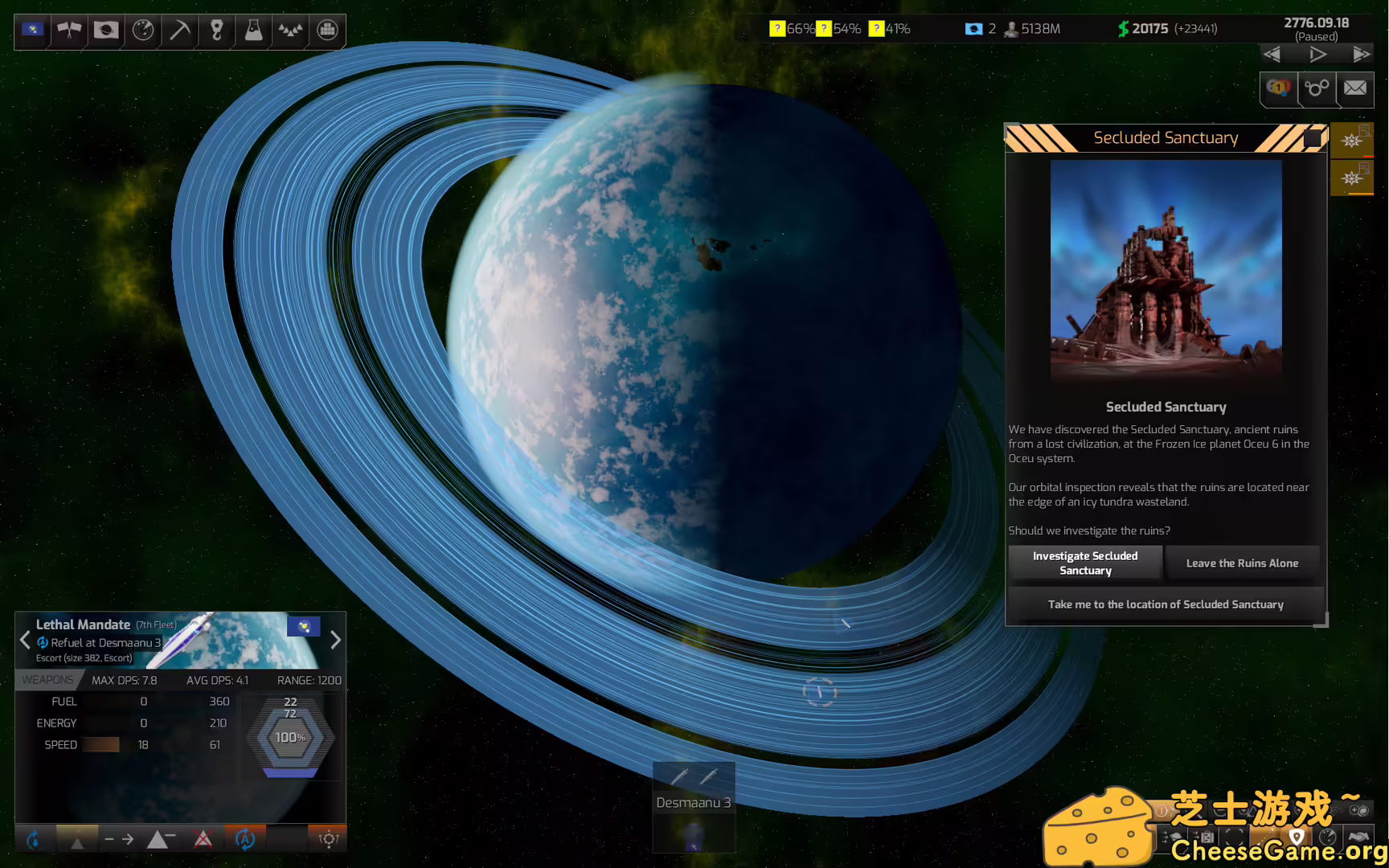Click the refuel icon in the fleet action bar
Screen dimensions: 1389x868
[x=35, y=839]
